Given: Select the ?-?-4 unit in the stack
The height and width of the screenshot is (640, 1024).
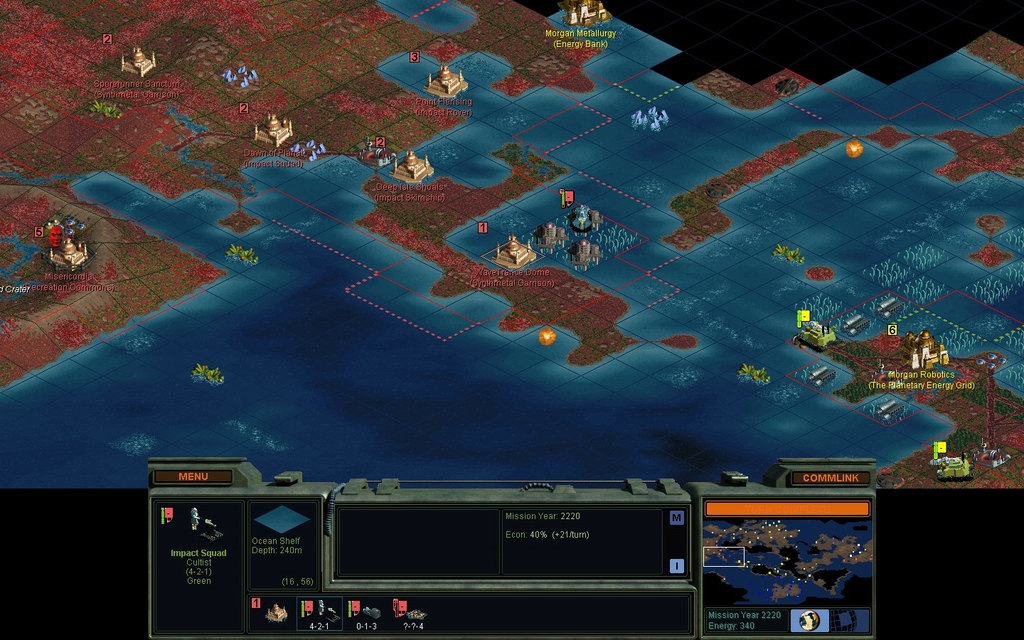Looking at the screenshot, I should point(412,612).
